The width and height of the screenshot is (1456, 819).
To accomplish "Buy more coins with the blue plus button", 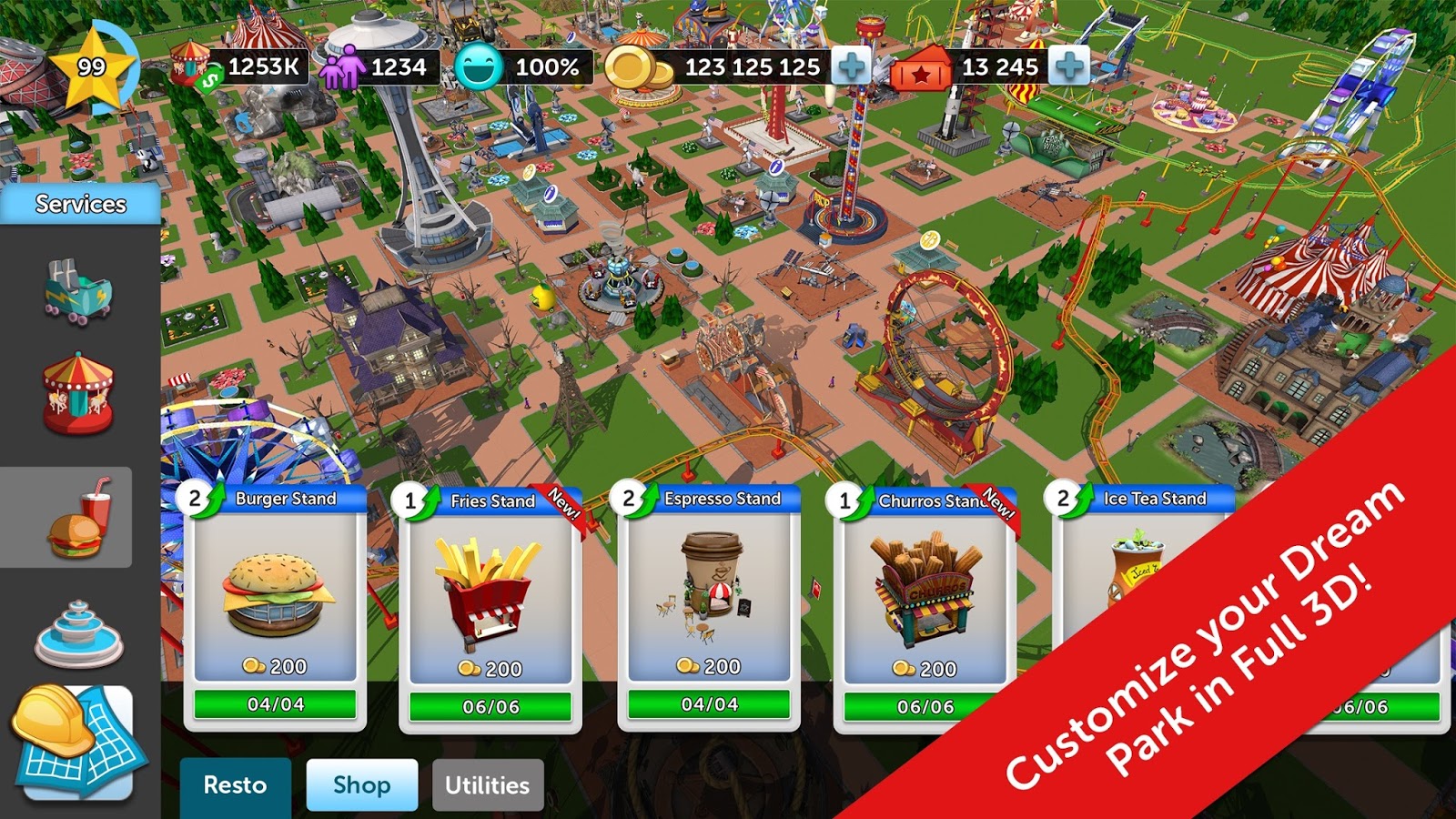I will pyautogui.click(x=851, y=64).
